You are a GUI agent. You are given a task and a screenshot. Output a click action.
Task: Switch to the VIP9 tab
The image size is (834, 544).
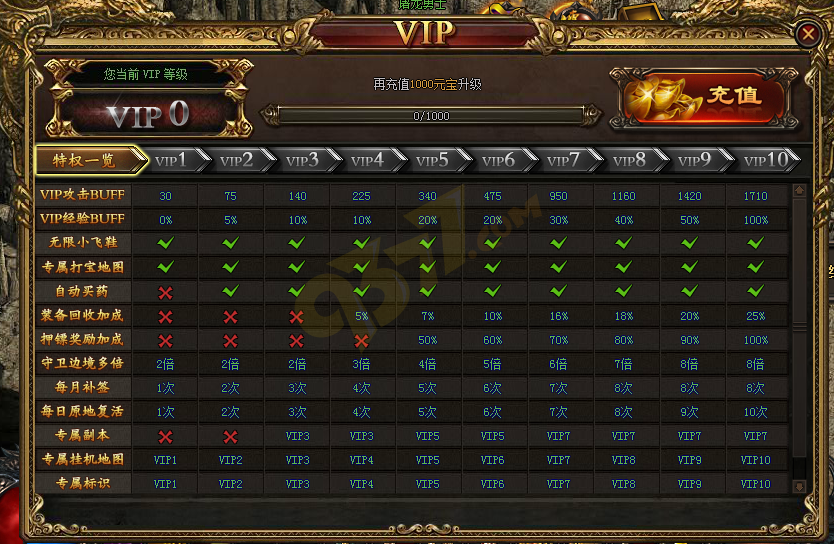[x=694, y=160]
